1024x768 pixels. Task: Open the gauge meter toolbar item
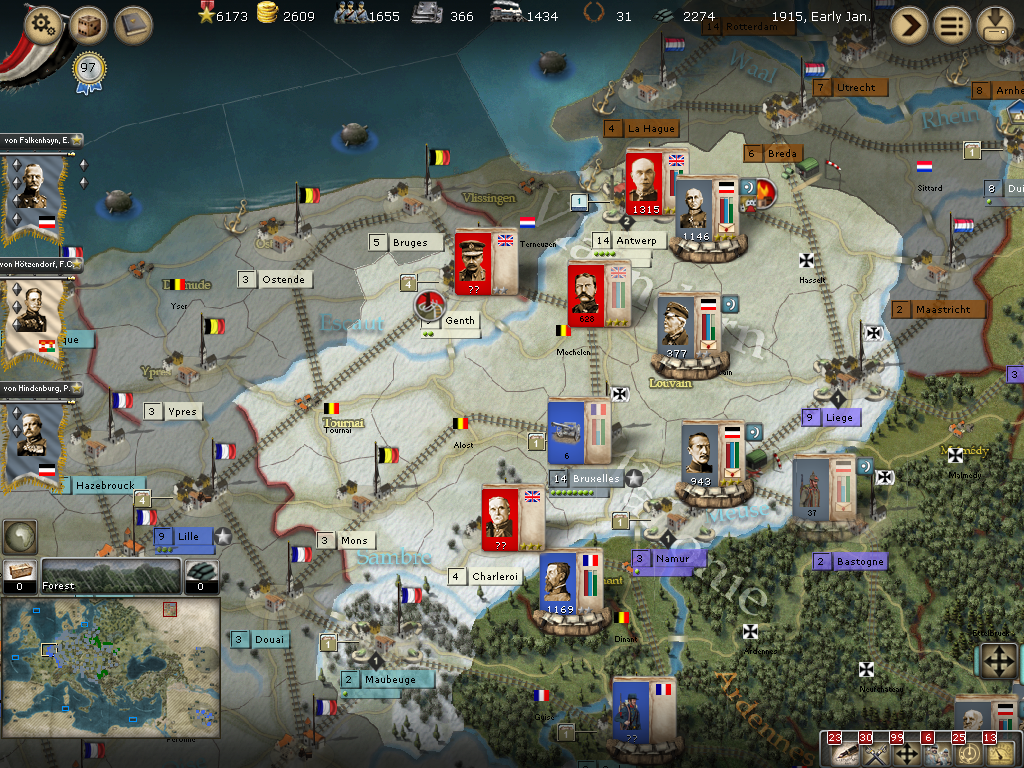(998, 753)
